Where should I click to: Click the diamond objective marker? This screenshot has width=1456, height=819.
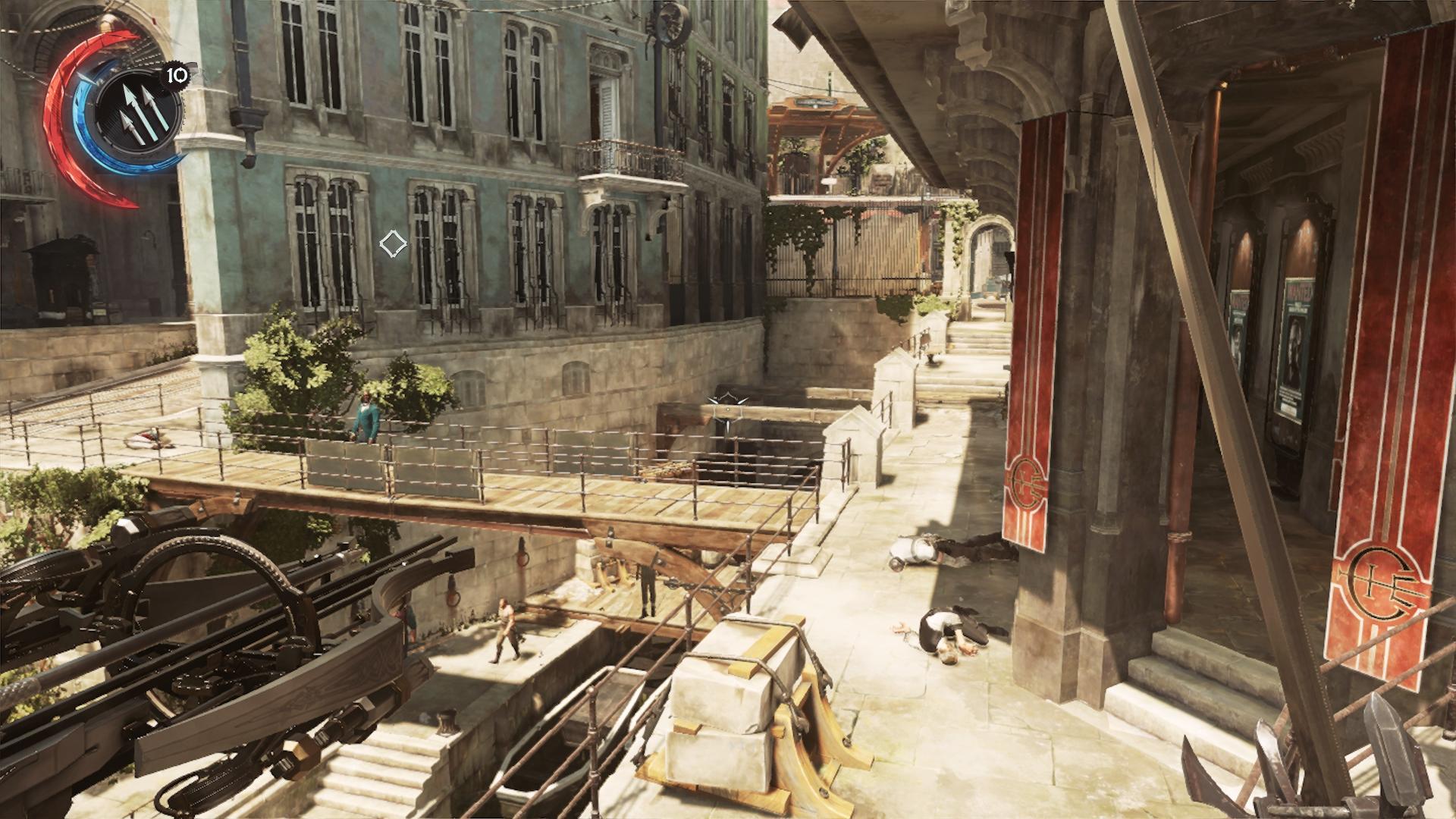point(393,243)
